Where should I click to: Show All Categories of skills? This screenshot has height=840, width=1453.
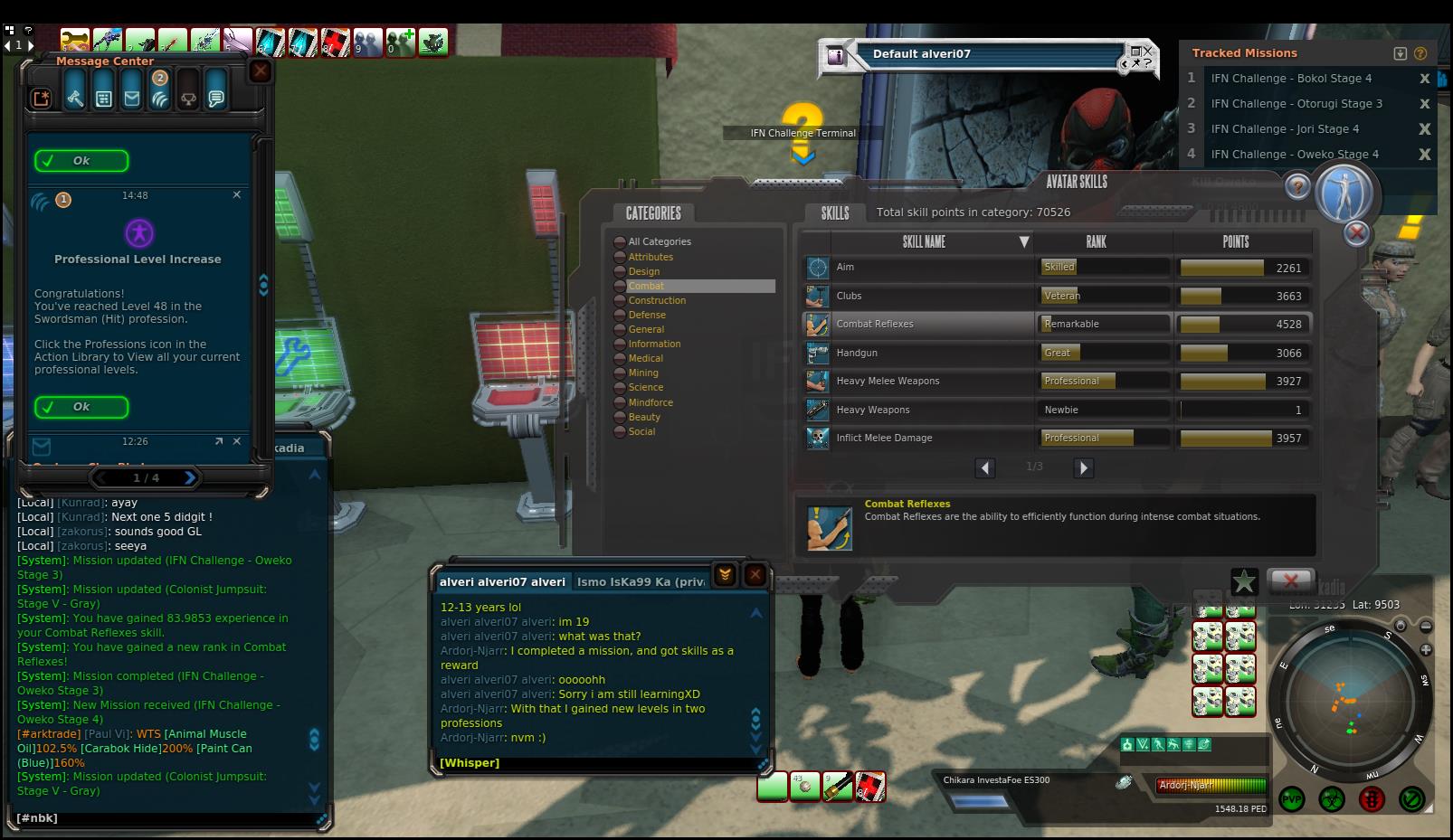pyautogui.click(x=659, y=241)
